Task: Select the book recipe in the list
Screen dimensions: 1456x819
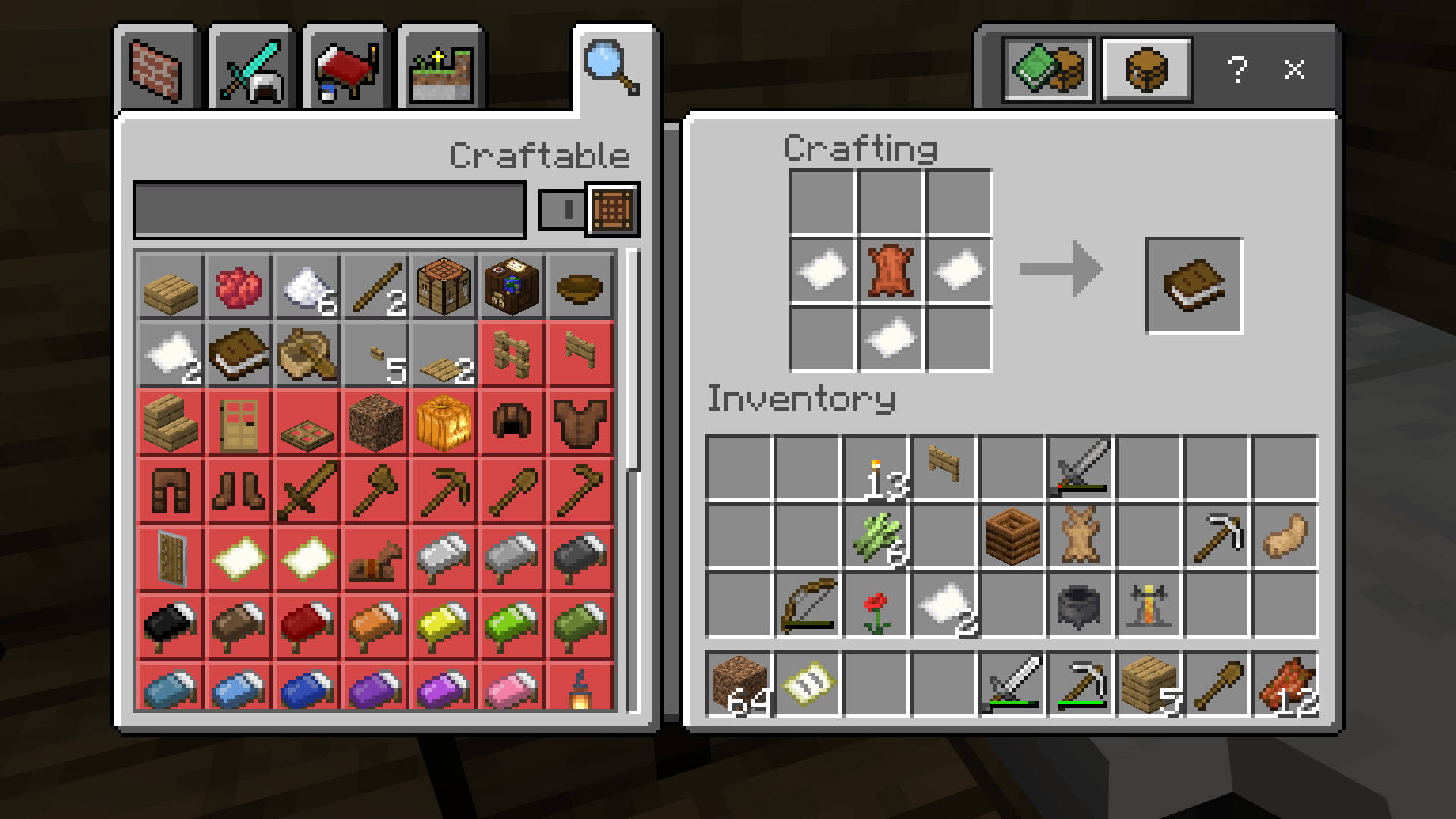Action: pos(238,355)
